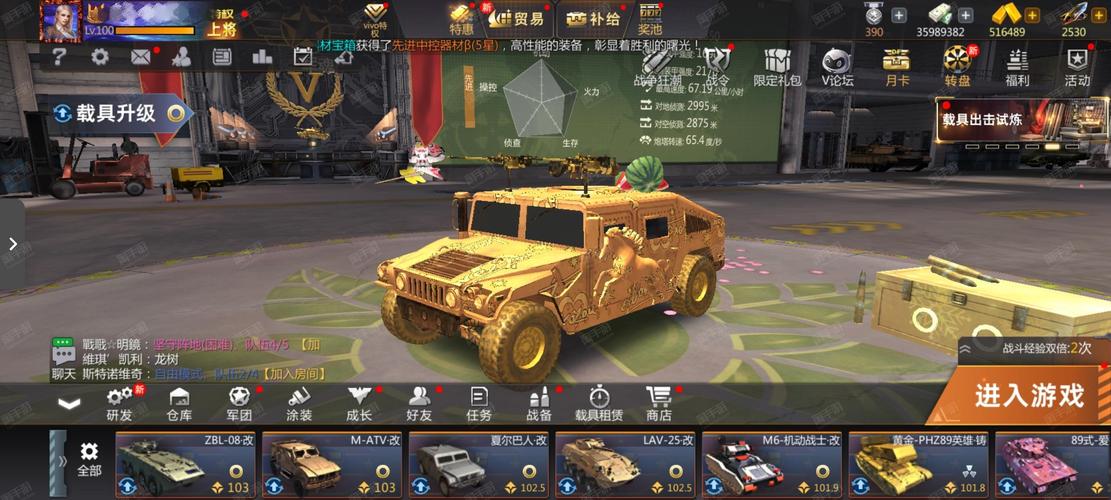Open the 研发 research menu

(x=120, y=403)
